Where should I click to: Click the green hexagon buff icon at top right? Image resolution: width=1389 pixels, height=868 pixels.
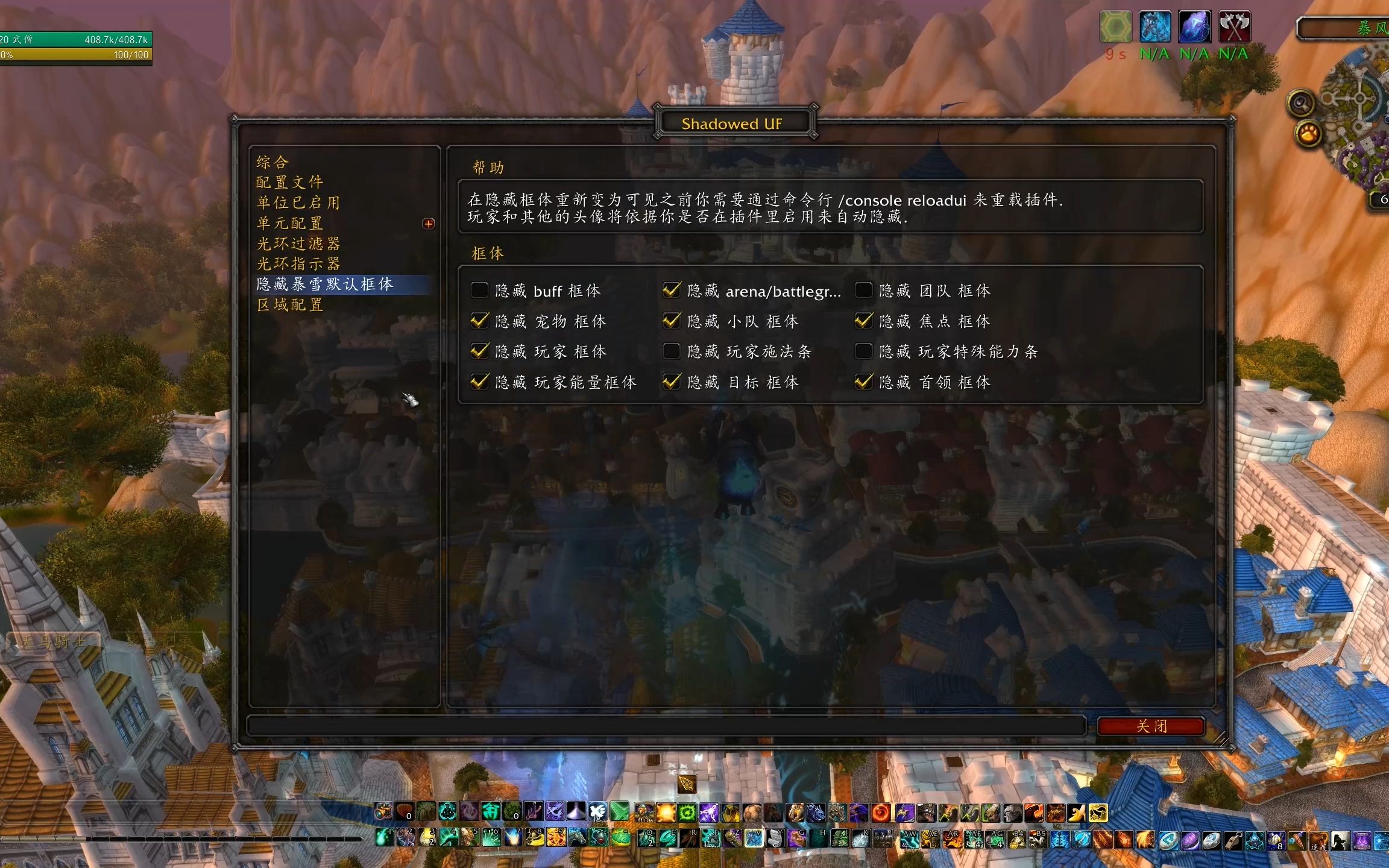coord(1117,26)
